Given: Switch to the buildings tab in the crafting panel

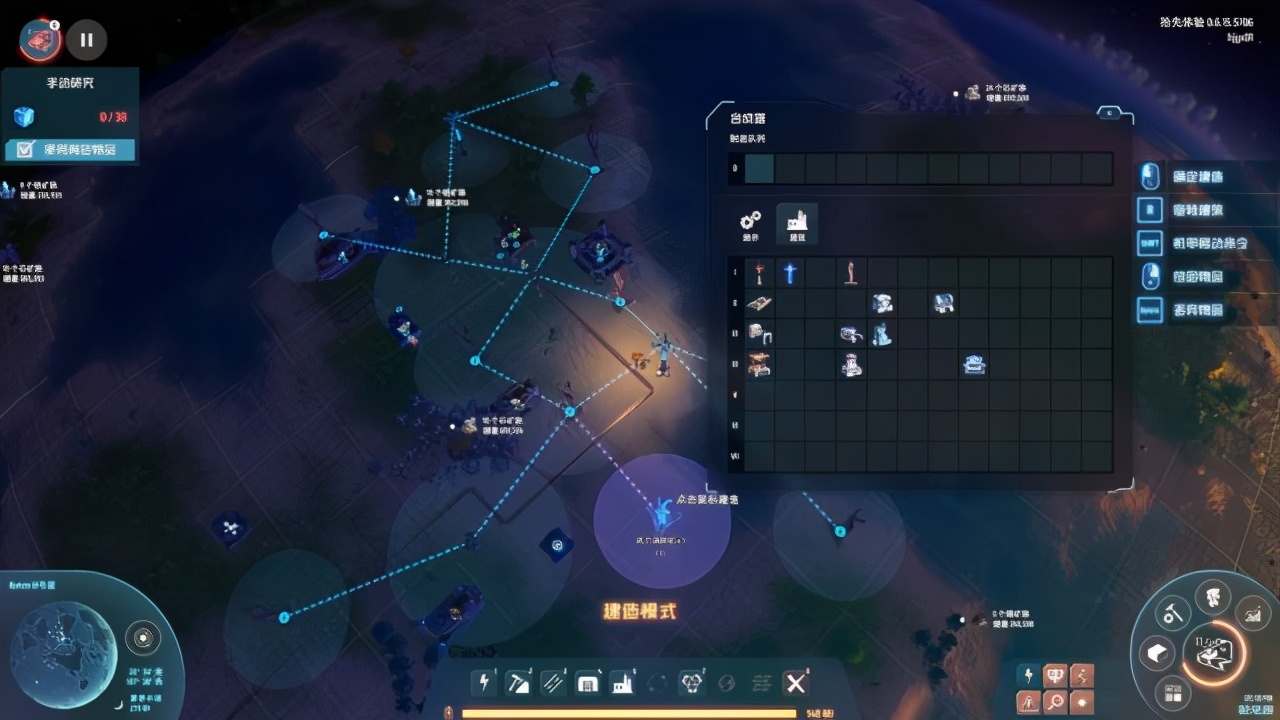Looking at the screenshot, I should 797,222.
